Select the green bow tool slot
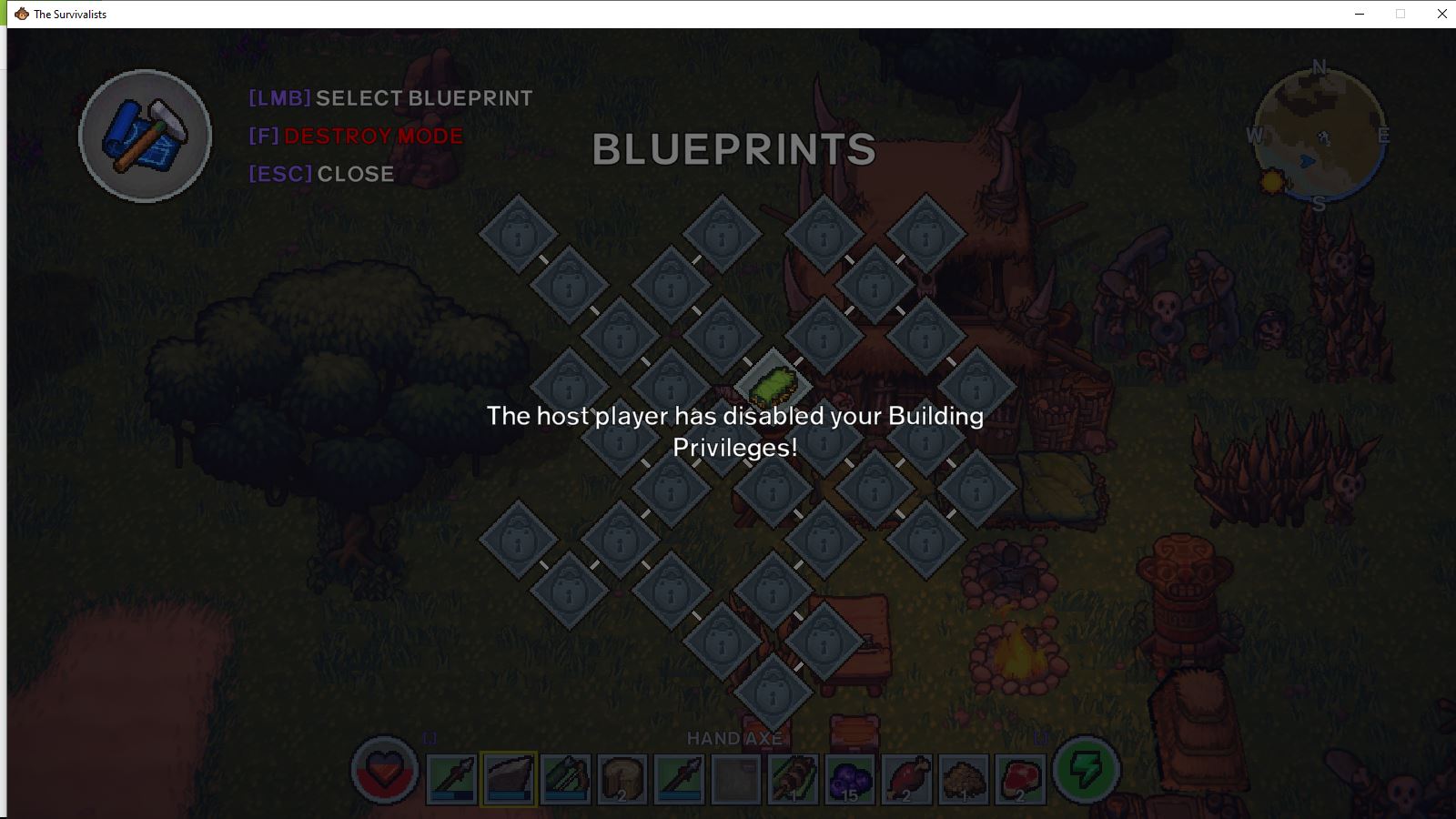This screenshot has height=819, width=1456. point(566,779)
